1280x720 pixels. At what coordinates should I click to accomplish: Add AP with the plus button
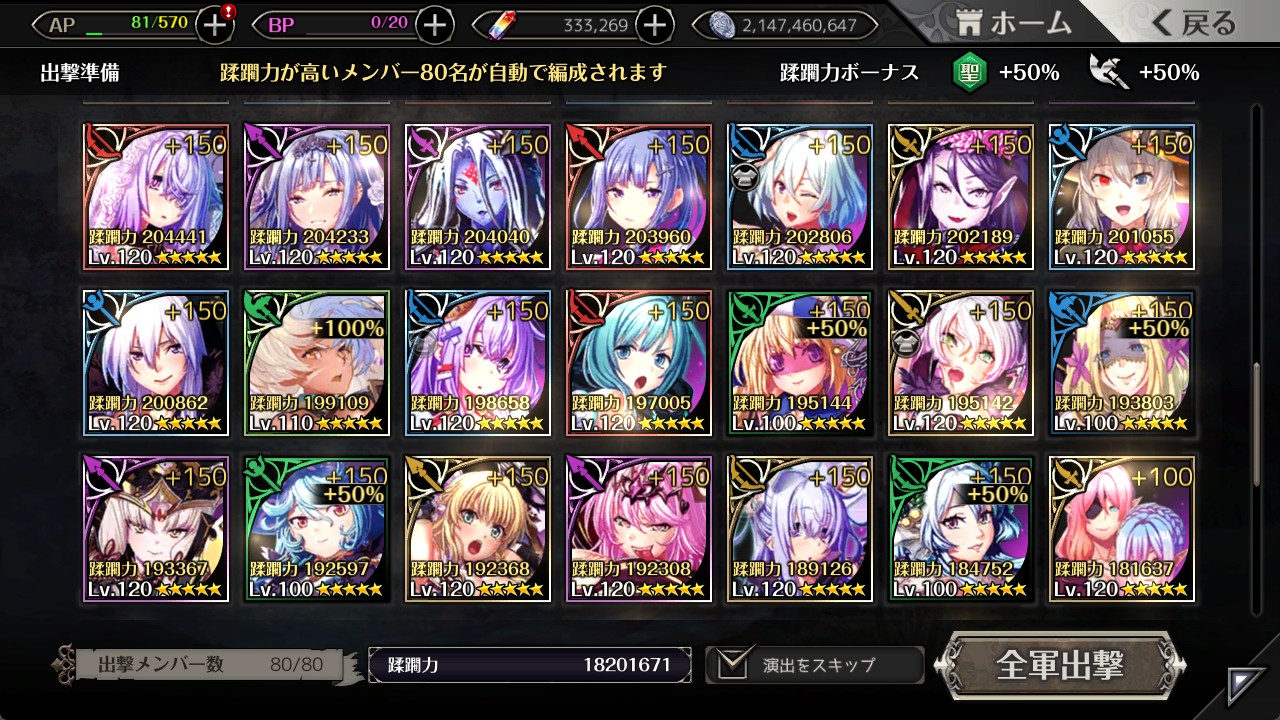coord(215,25)
